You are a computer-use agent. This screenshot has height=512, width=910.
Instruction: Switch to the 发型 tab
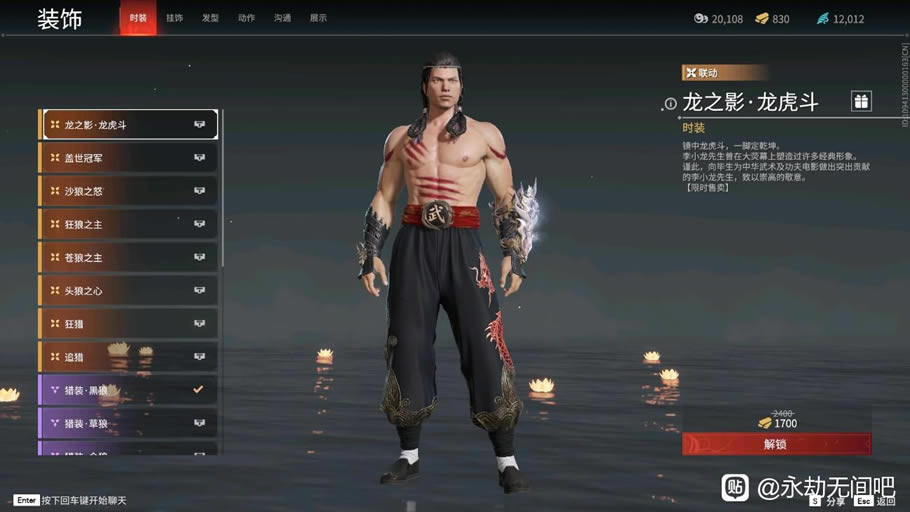[x=210, y=18]
